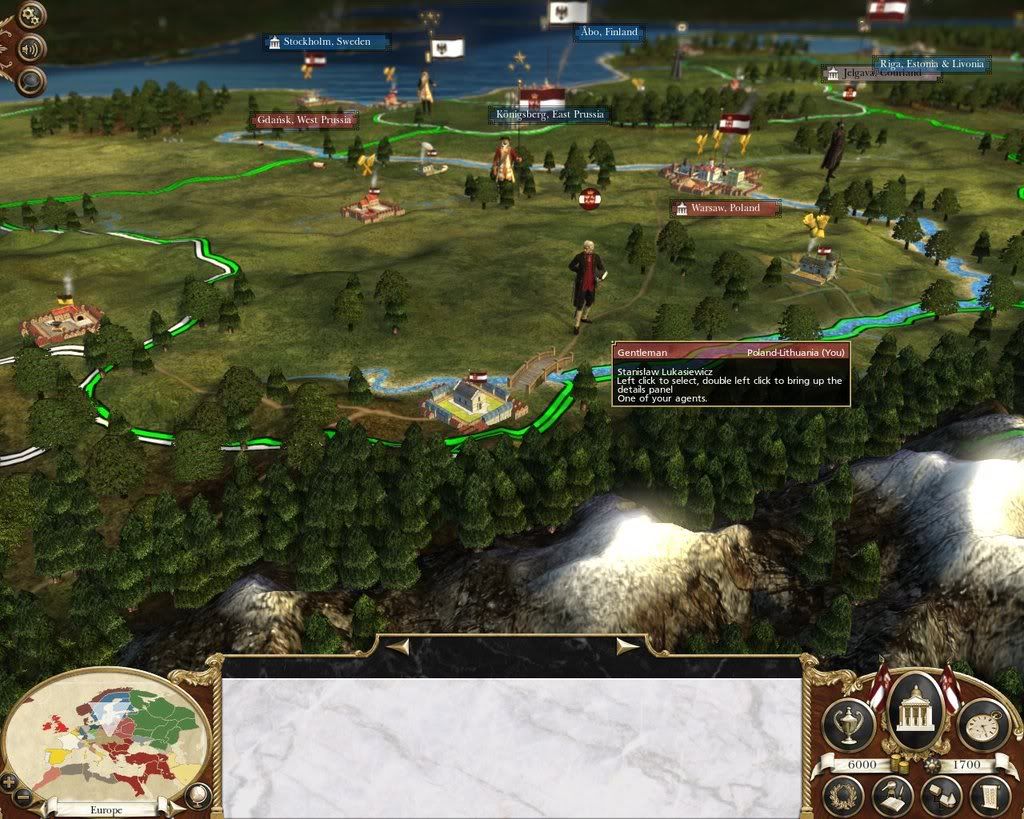
Task: Zoom out the minimap with minus button
Action: 24,797
